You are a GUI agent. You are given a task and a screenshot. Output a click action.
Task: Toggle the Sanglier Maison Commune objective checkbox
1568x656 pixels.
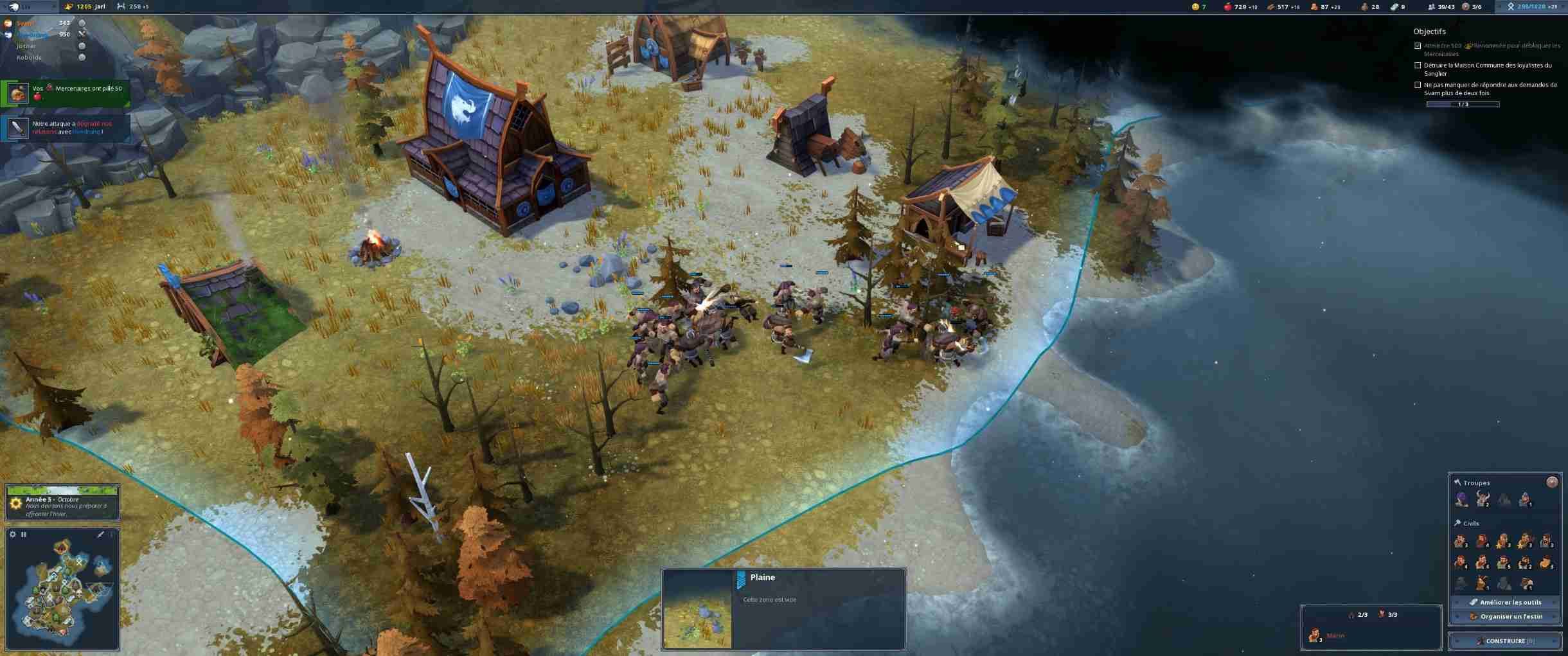pos(1418,66)
